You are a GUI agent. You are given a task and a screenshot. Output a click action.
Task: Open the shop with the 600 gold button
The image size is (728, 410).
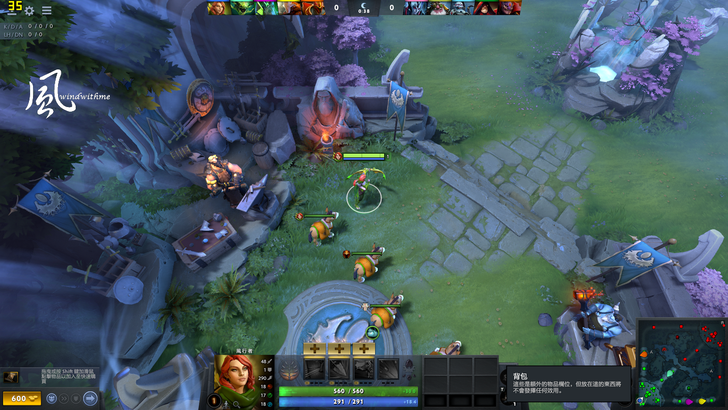click(x=20, y=399)
